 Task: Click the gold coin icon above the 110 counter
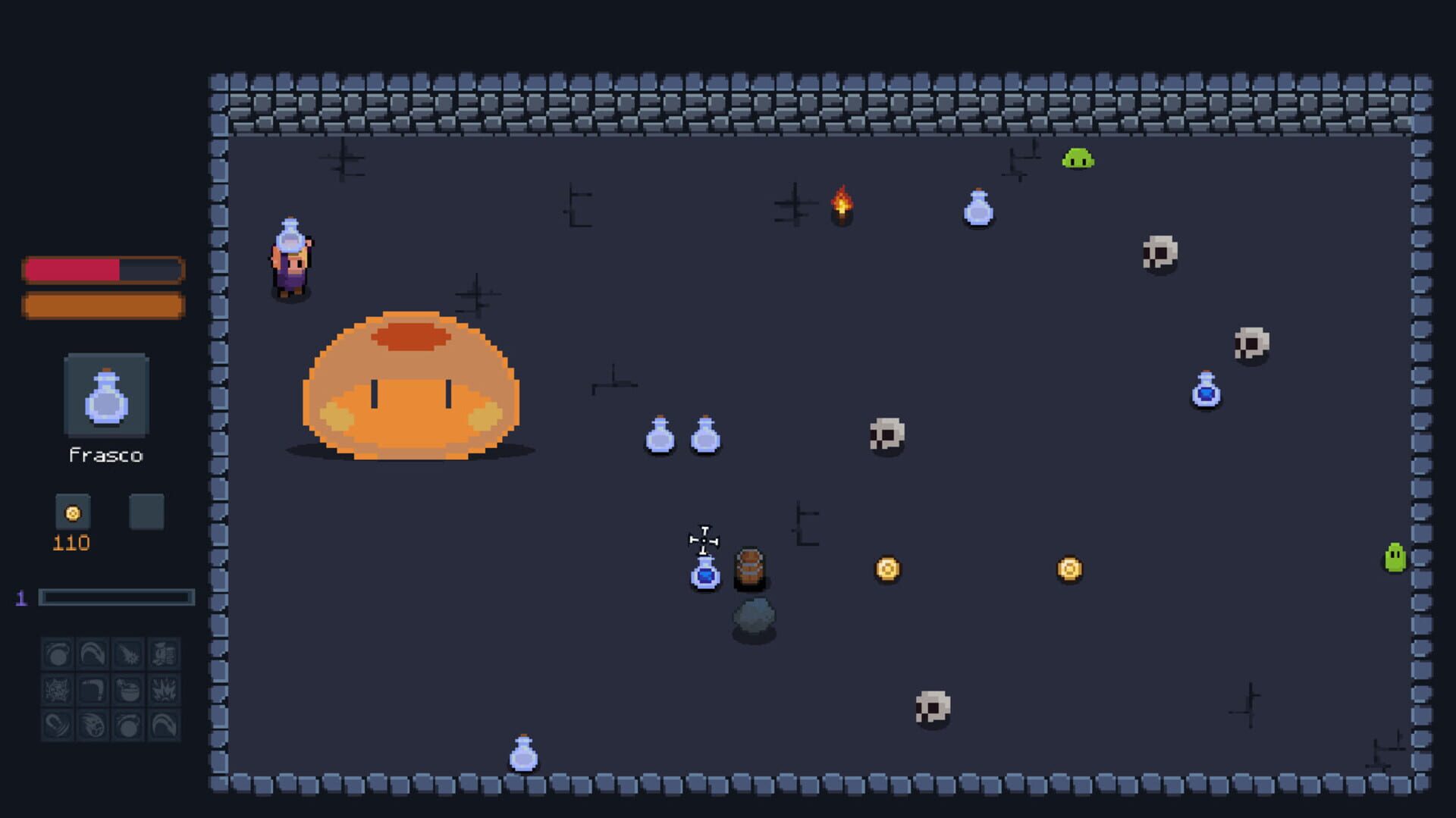[72, 512]
